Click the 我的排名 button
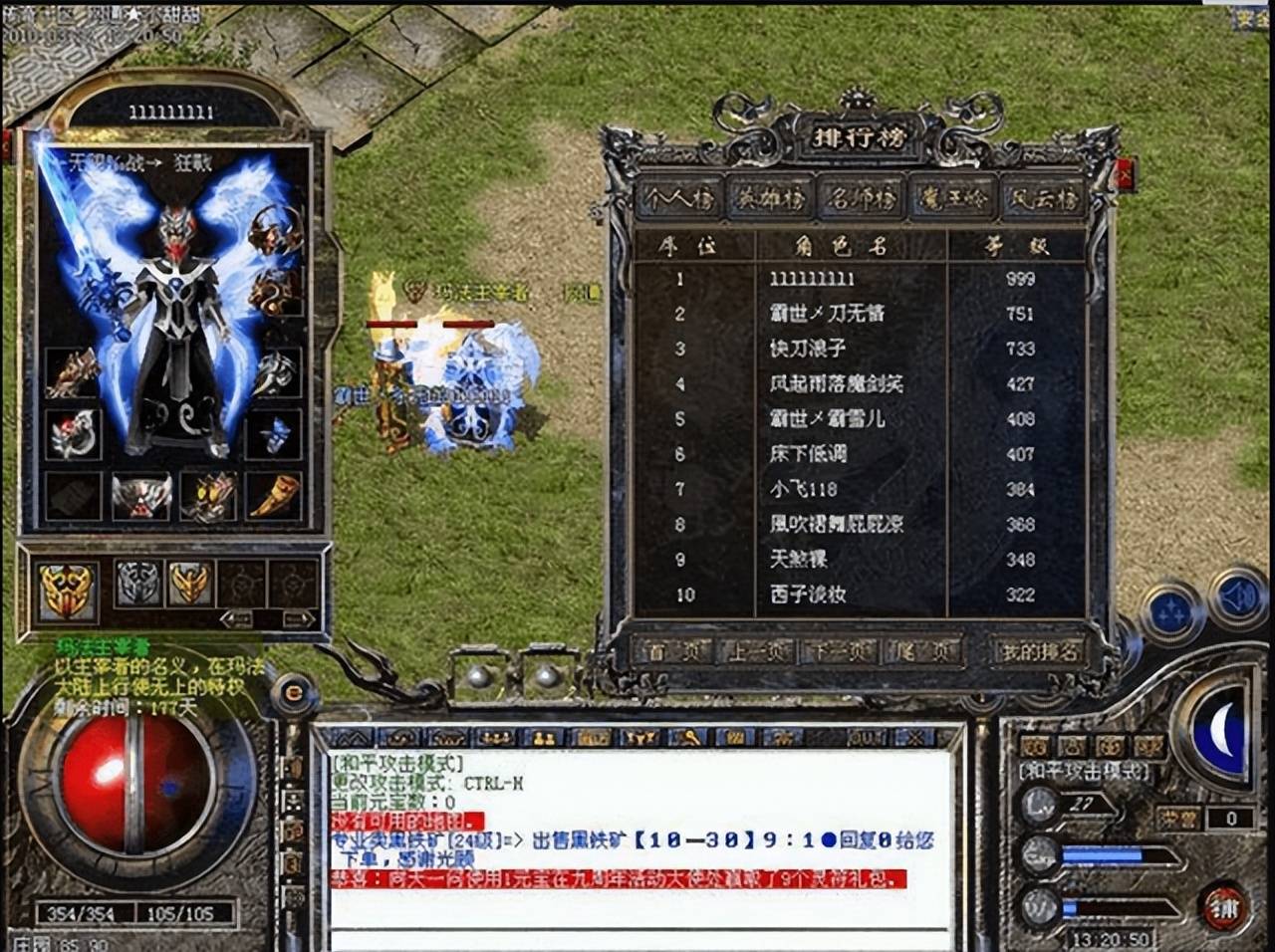Image resolution: width=1275 pixels, height=952 pixels. click(x=1036, y=649)
